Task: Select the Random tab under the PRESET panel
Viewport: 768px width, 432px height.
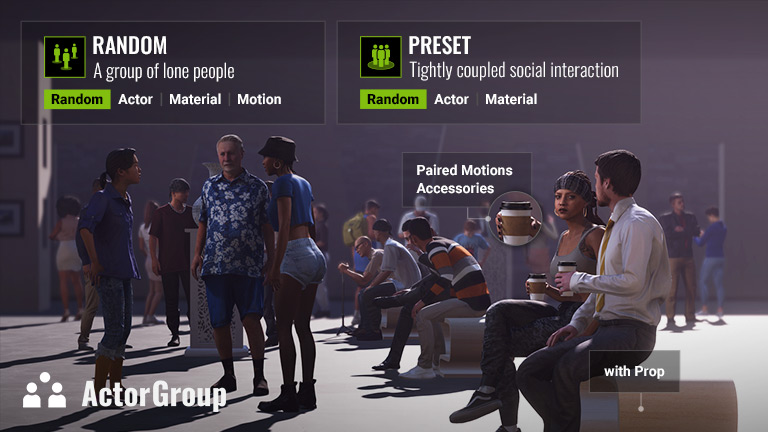Action: coord(393,99)
